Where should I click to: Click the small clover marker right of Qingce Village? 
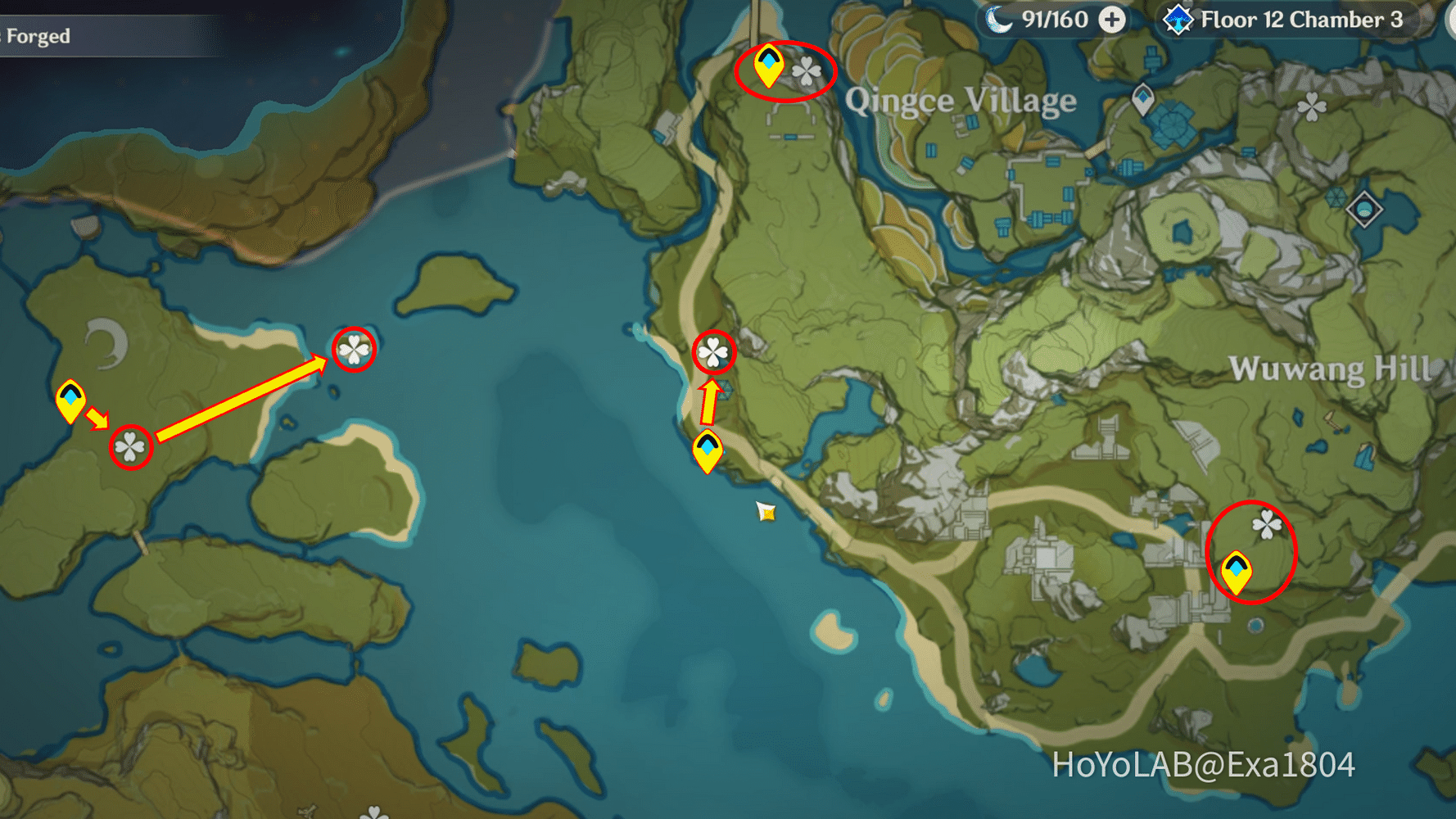pos(1311,106)
